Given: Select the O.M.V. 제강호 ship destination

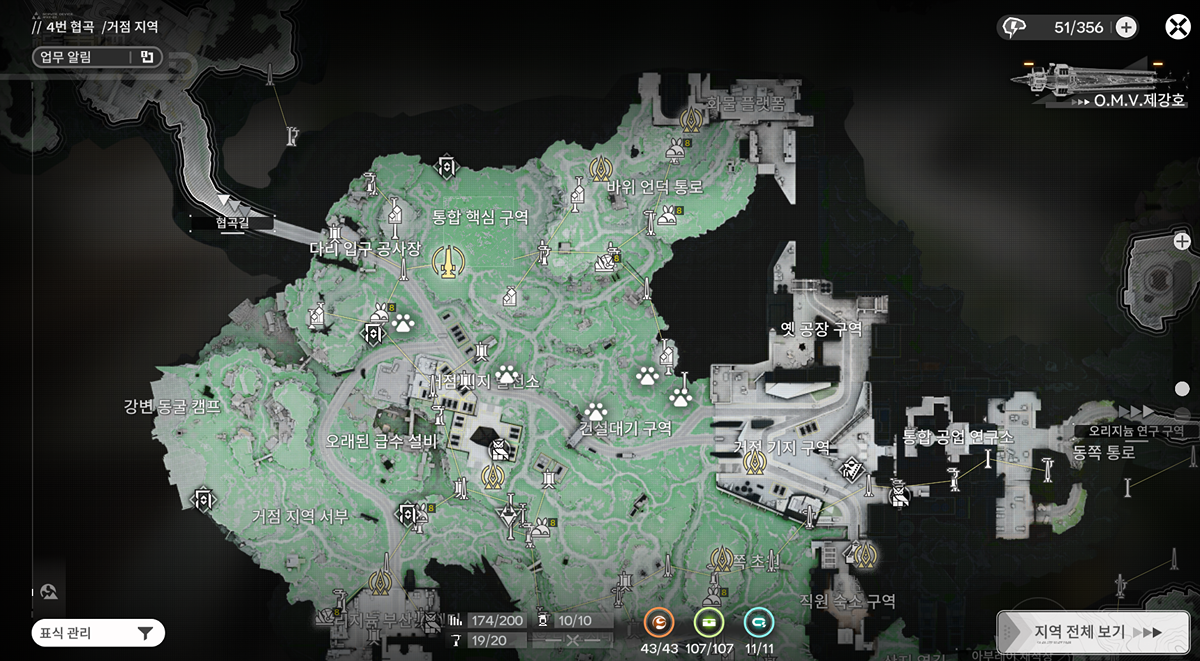Looking at the screenshot, I should pyautogui.click(x=1100, y=80).
